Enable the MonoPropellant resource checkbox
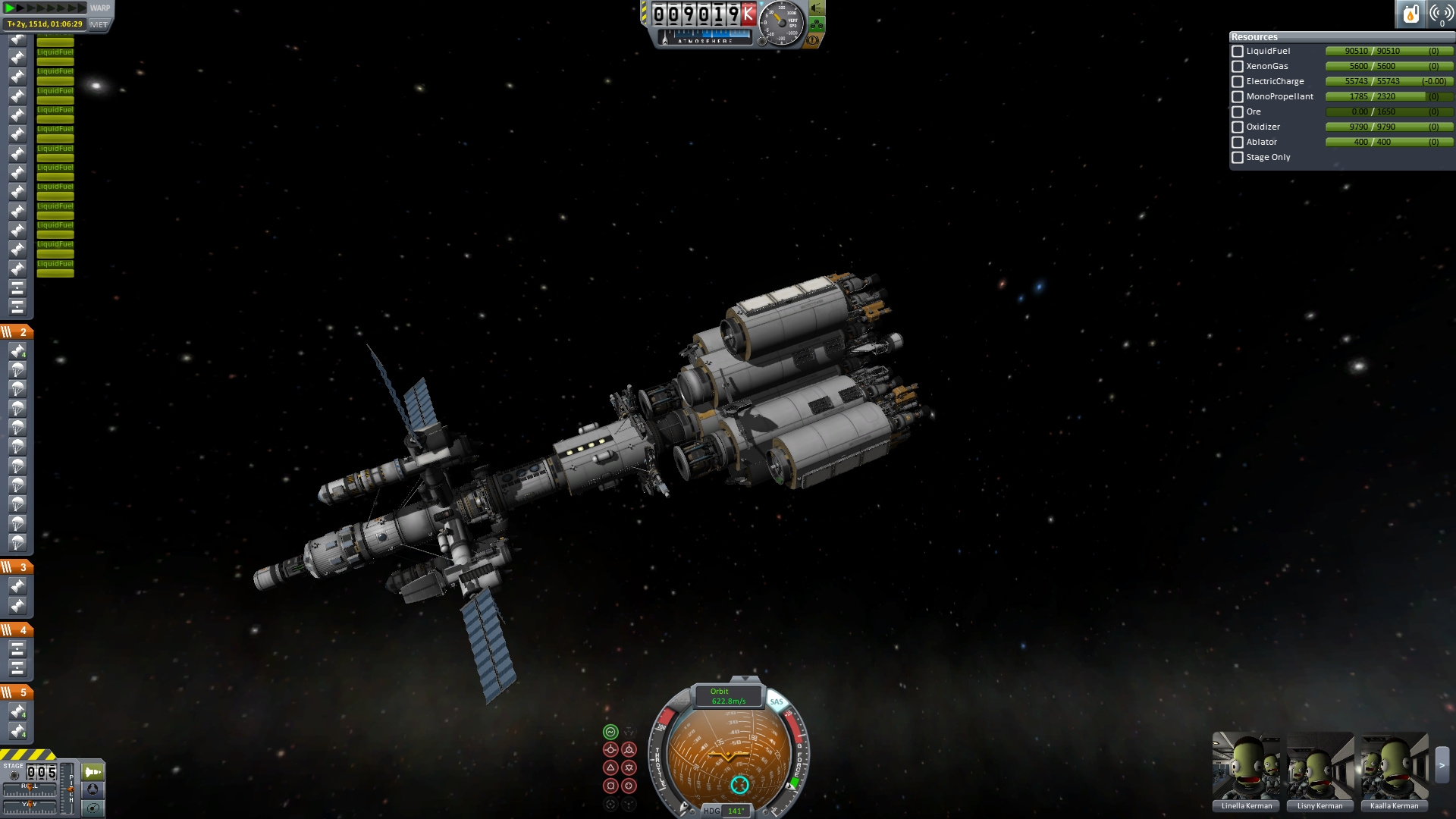The height and width of the screenshot is (819, 1456). (x=1238, y=97)
